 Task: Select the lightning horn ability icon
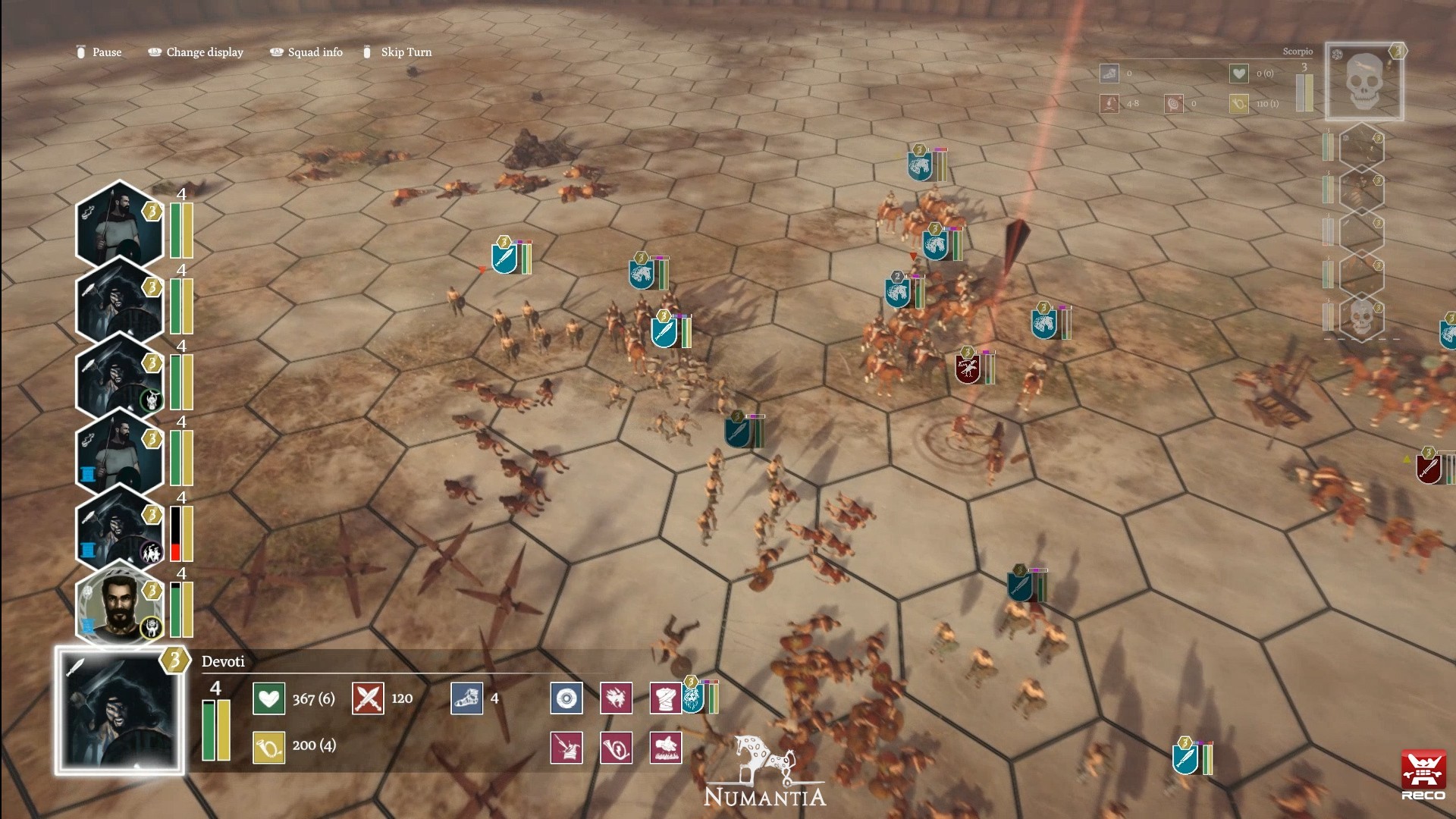point(616,747)
